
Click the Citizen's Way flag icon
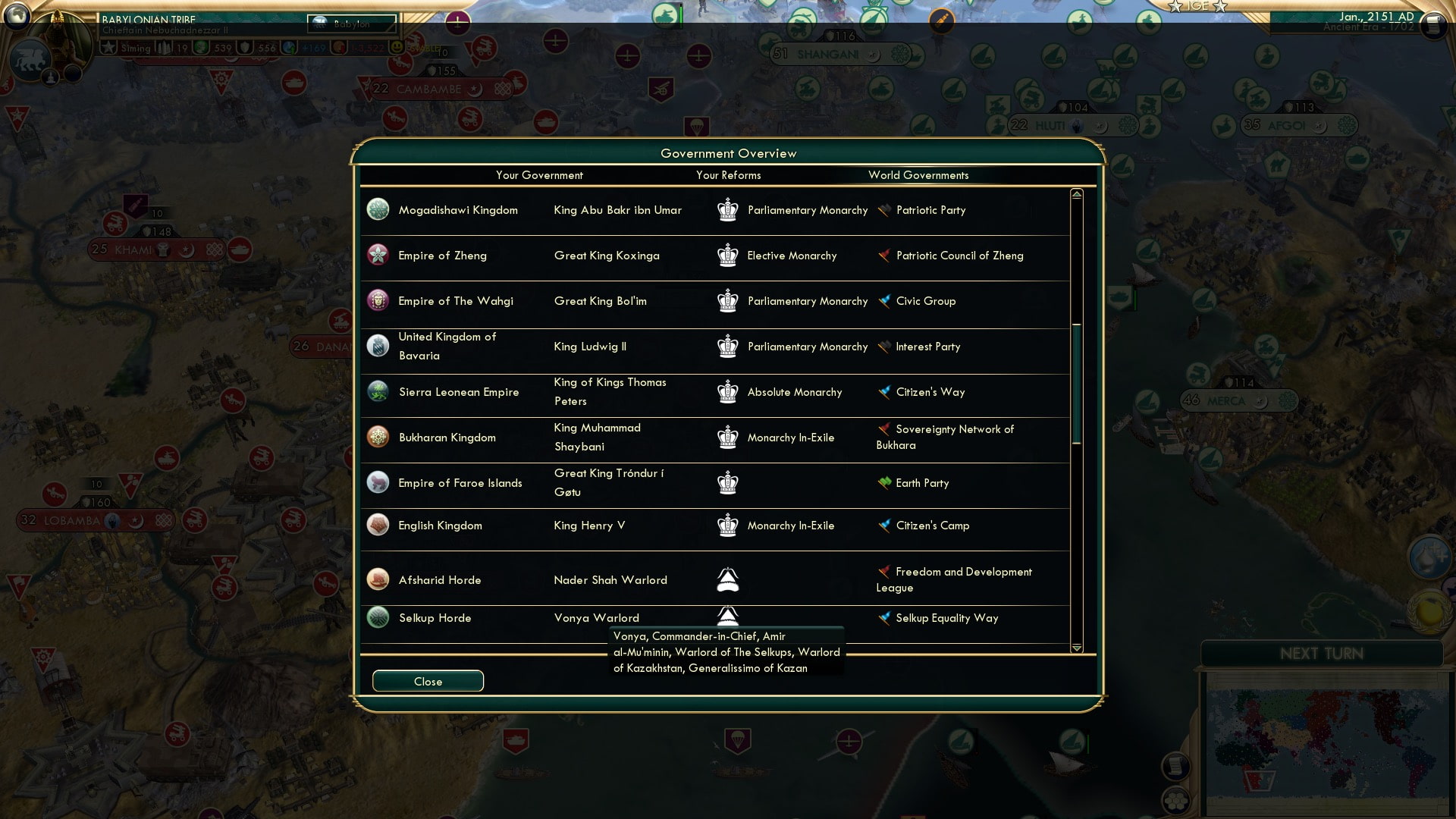pos(882,392)
